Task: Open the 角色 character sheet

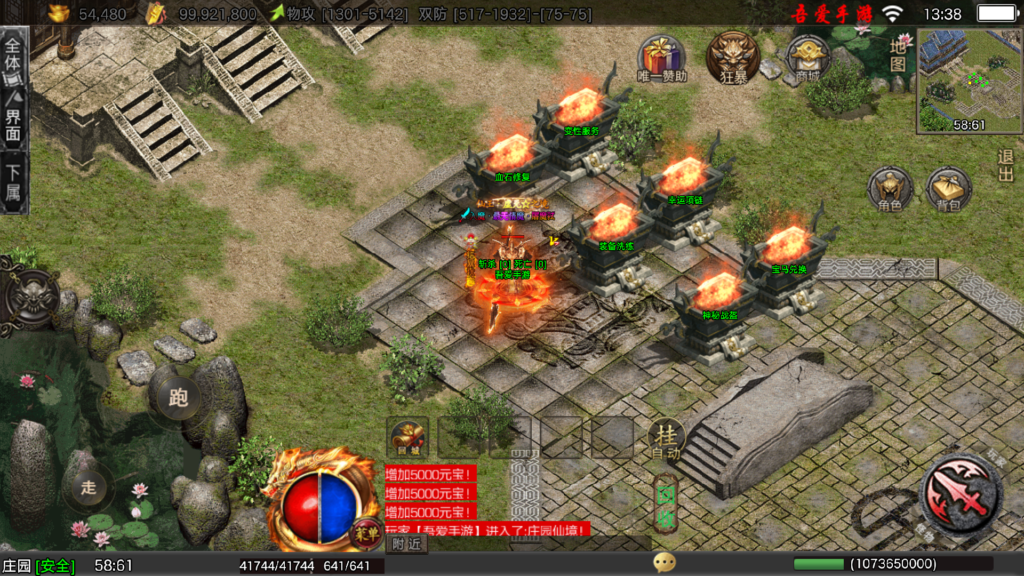Action: pos(890,190)
